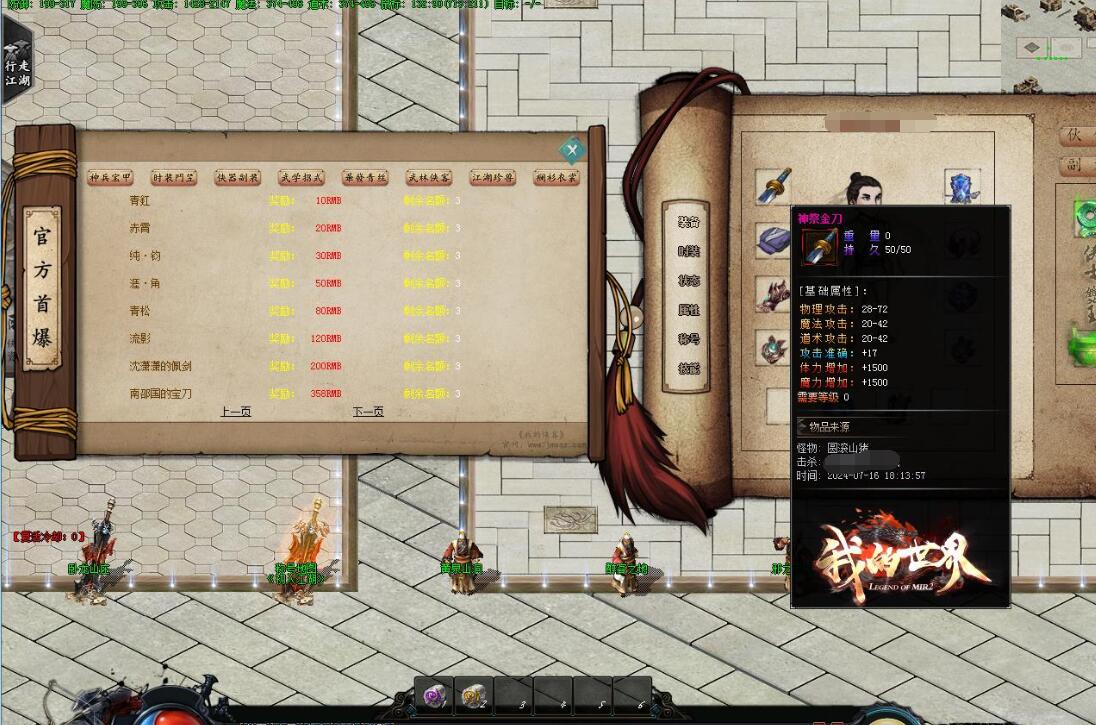
Task: Go to next page via 下一页
Action: (368, 412)
